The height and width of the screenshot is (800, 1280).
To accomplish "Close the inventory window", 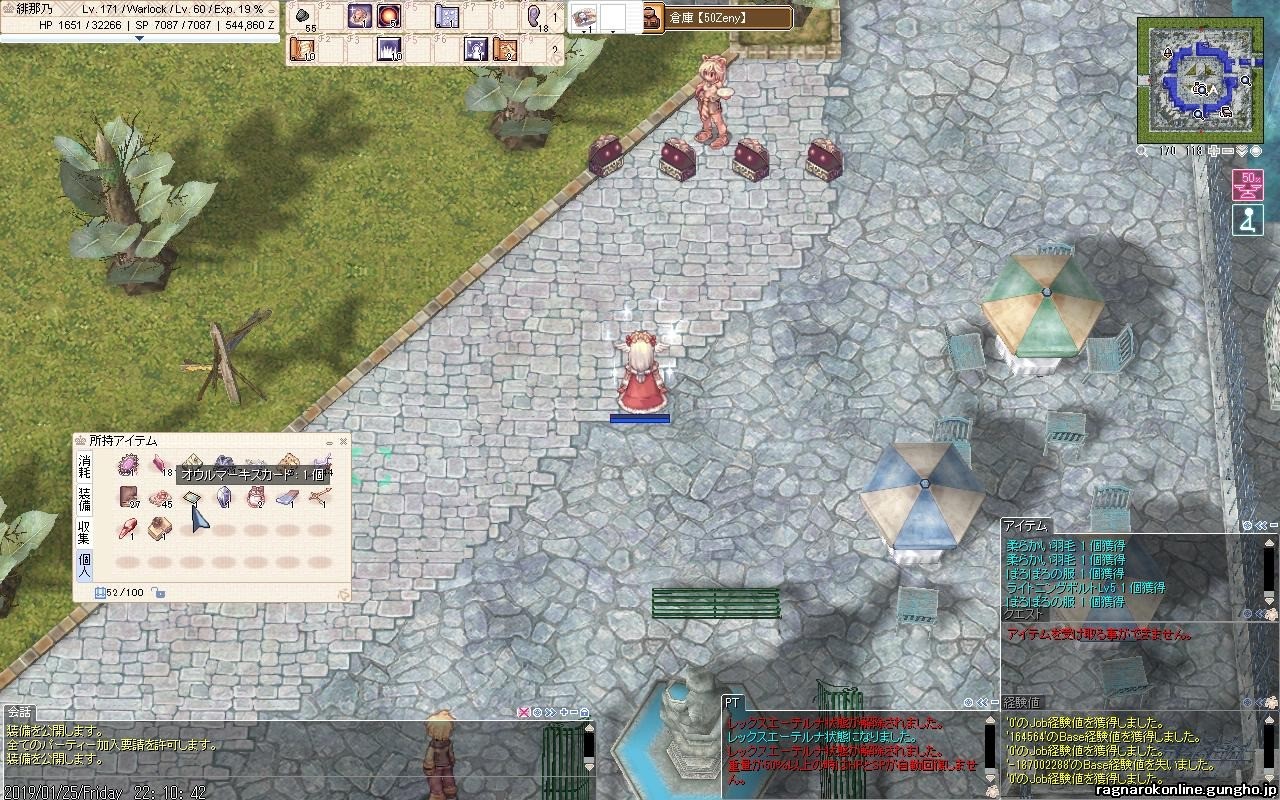I will (x=344, y=441).
